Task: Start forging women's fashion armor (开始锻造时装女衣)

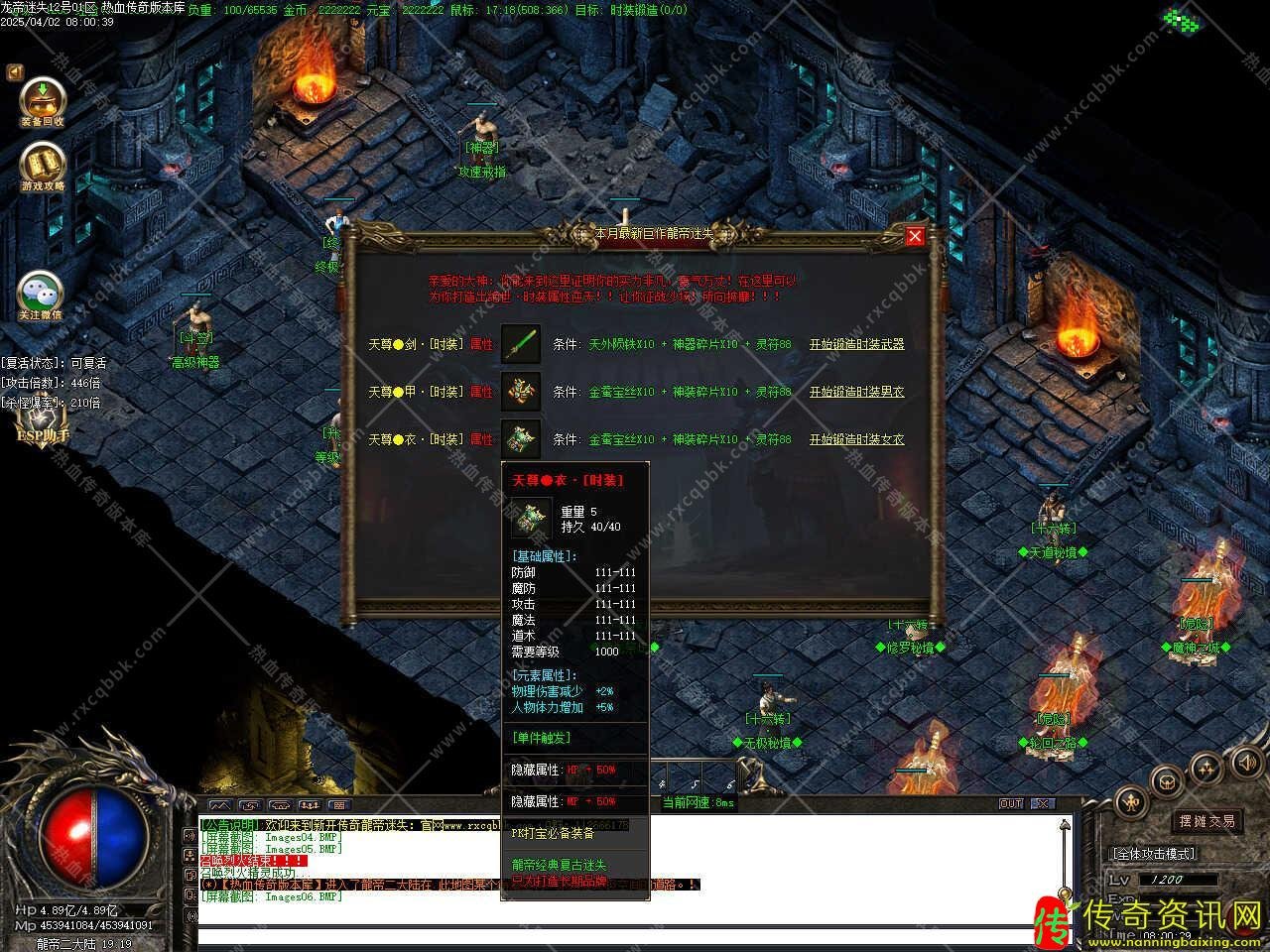Action: coord(856,439)
